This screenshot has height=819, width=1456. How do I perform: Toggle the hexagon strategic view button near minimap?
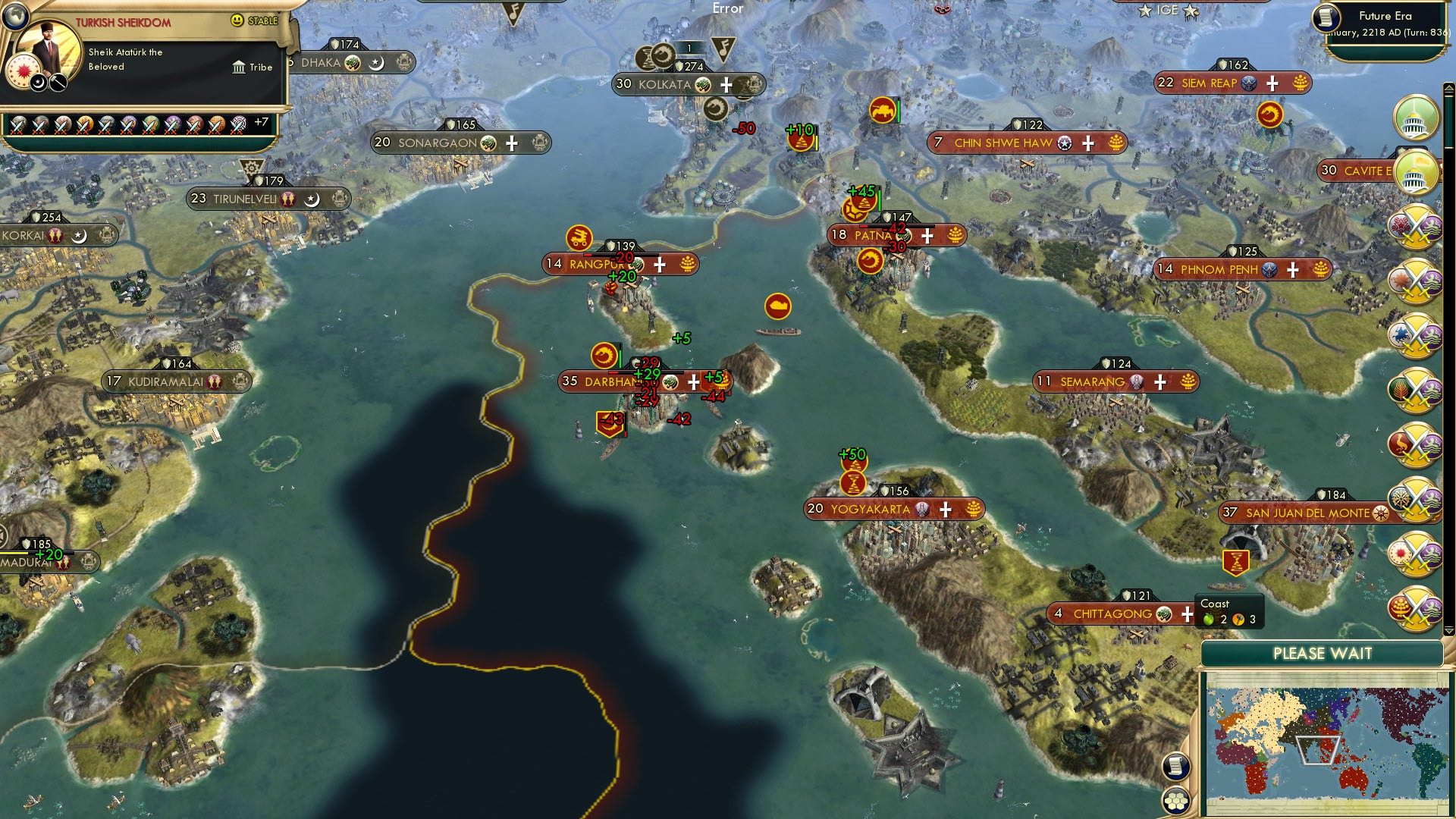[x=1177, y=802]
